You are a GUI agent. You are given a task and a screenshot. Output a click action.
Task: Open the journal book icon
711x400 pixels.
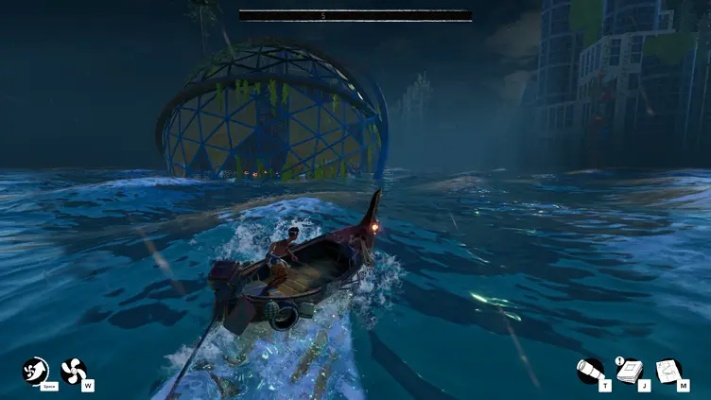628,371
